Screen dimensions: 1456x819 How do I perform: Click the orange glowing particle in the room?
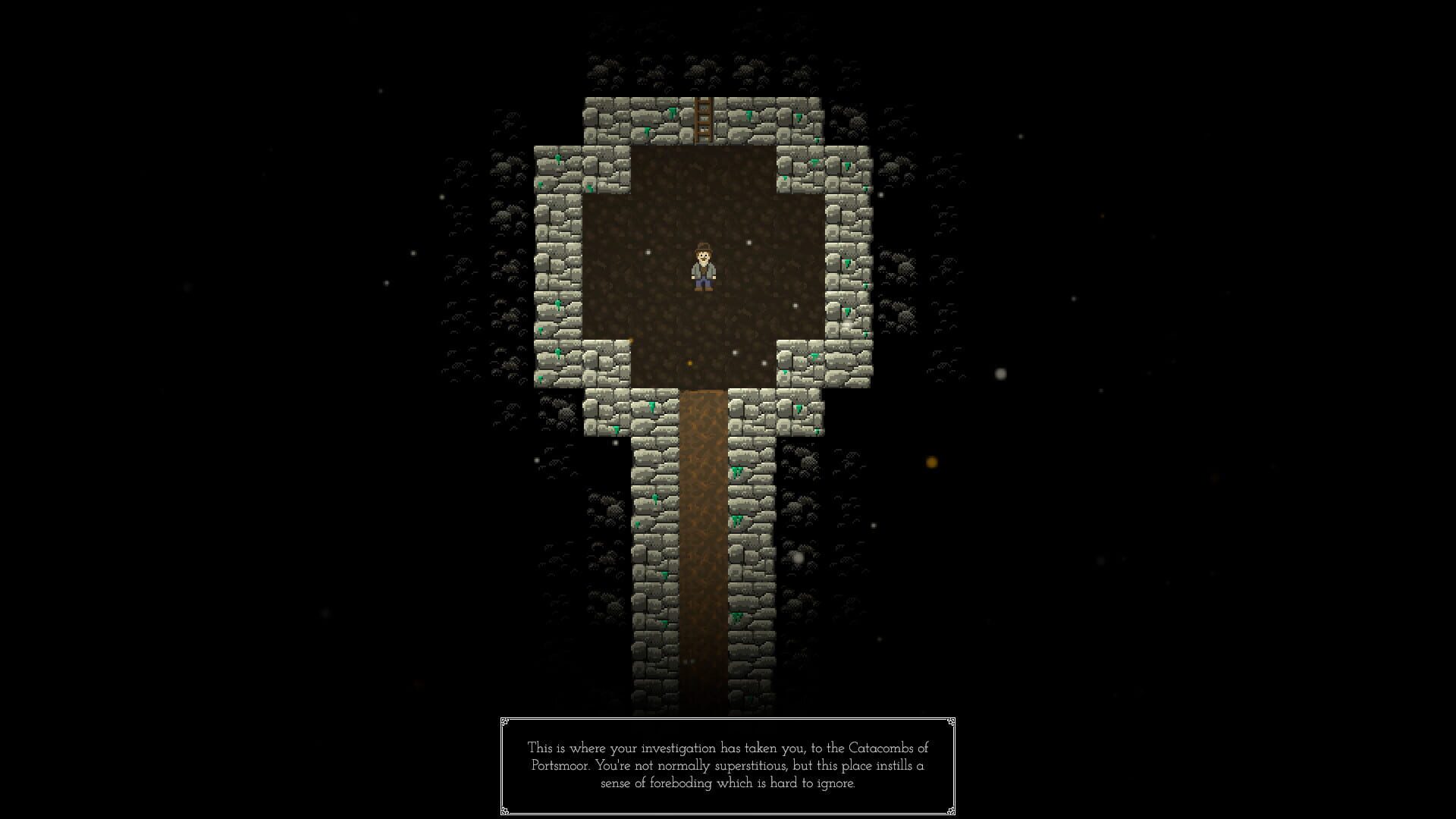(x=688, y=362)
